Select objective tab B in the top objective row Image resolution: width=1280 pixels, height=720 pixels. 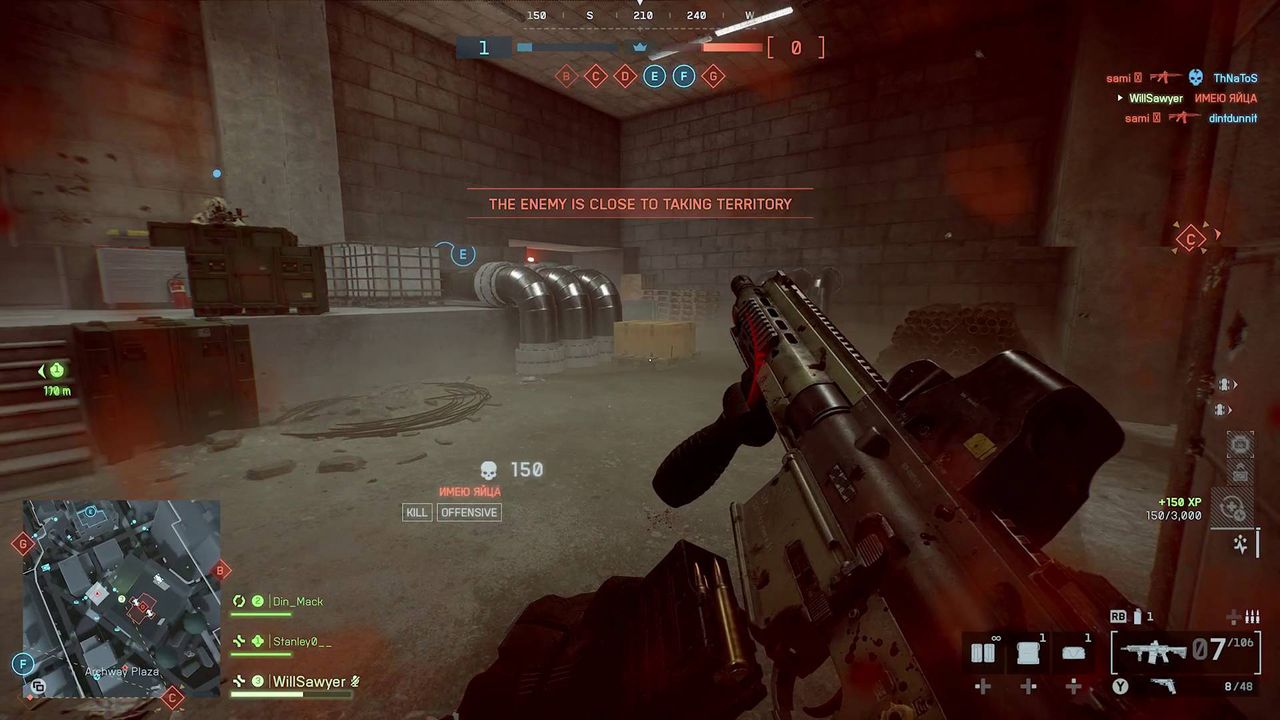[566, 75]
